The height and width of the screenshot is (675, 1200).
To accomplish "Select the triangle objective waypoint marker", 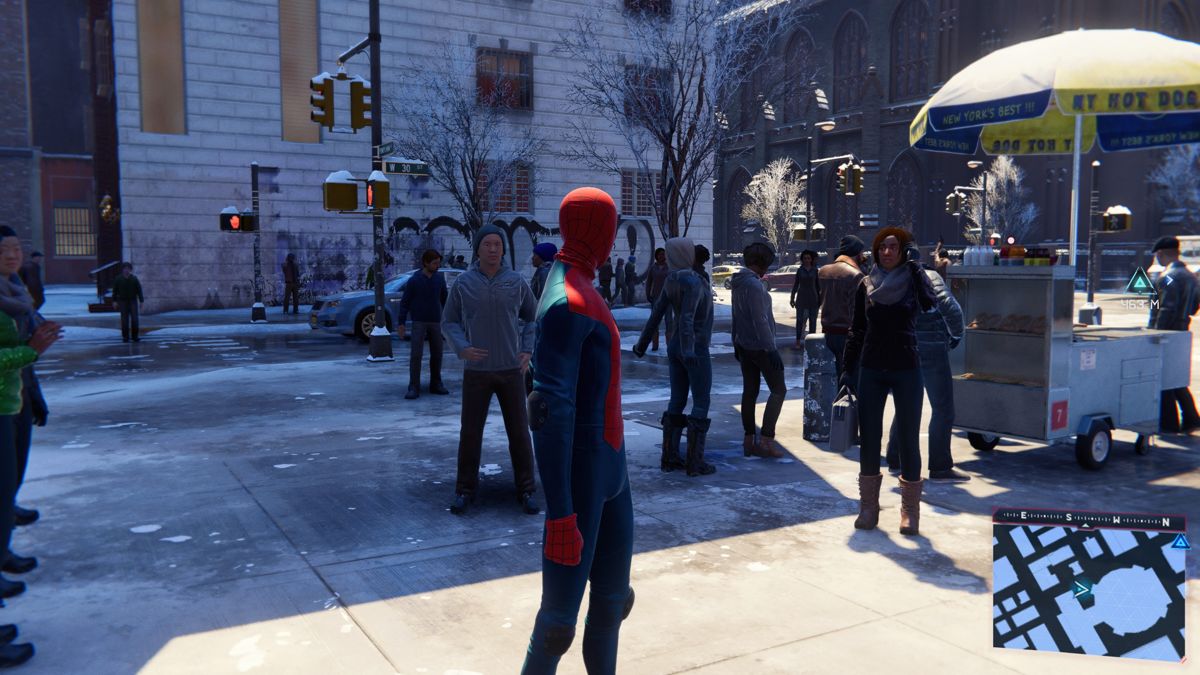I will [x=1140, y=280].
